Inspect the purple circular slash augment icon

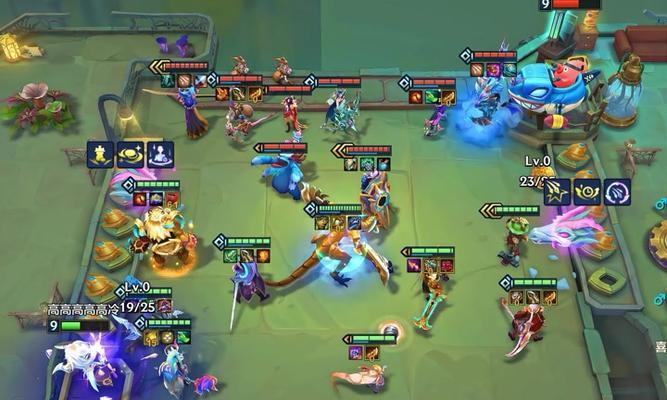(617, 191)
